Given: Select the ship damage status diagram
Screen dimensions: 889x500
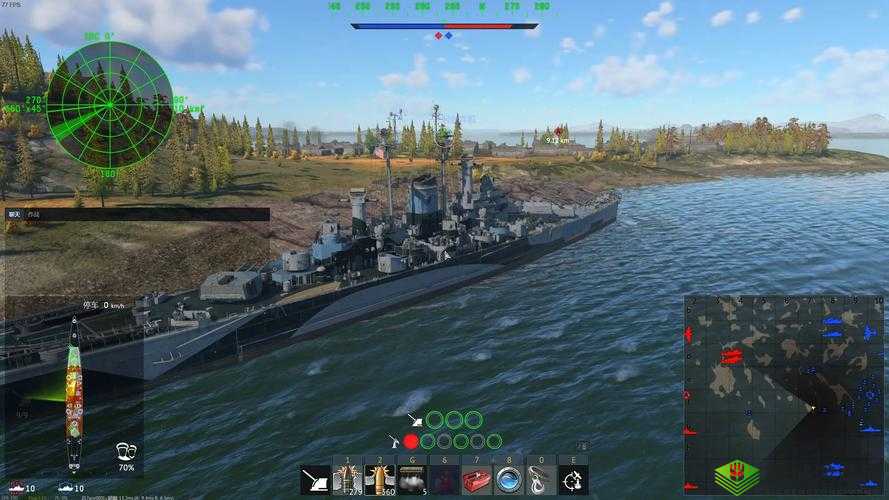Looking at the screenshot, I should tap(75, 395).
